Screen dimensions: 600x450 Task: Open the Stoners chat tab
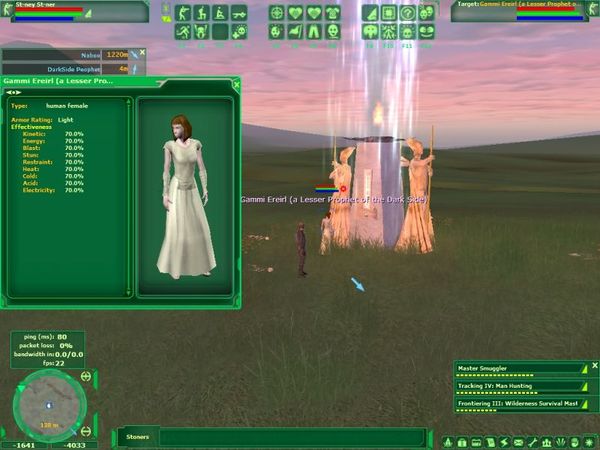pyautogui.click(x=138, y=437)
